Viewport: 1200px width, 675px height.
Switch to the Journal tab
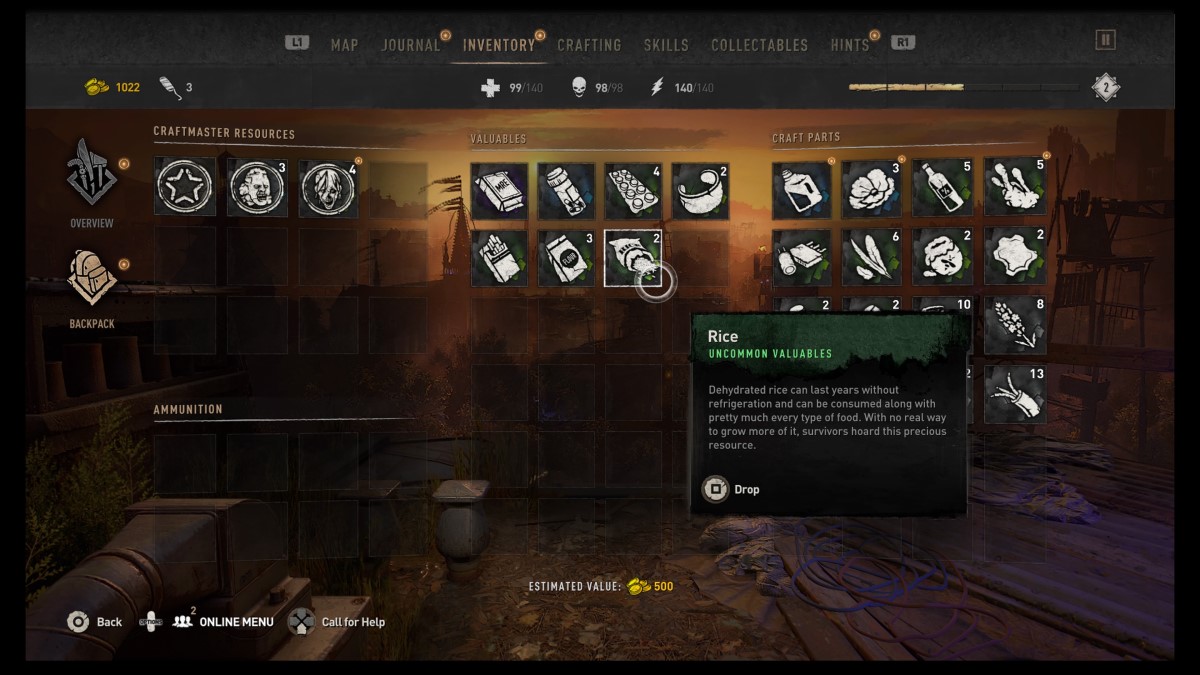click(x=410, y=45)
